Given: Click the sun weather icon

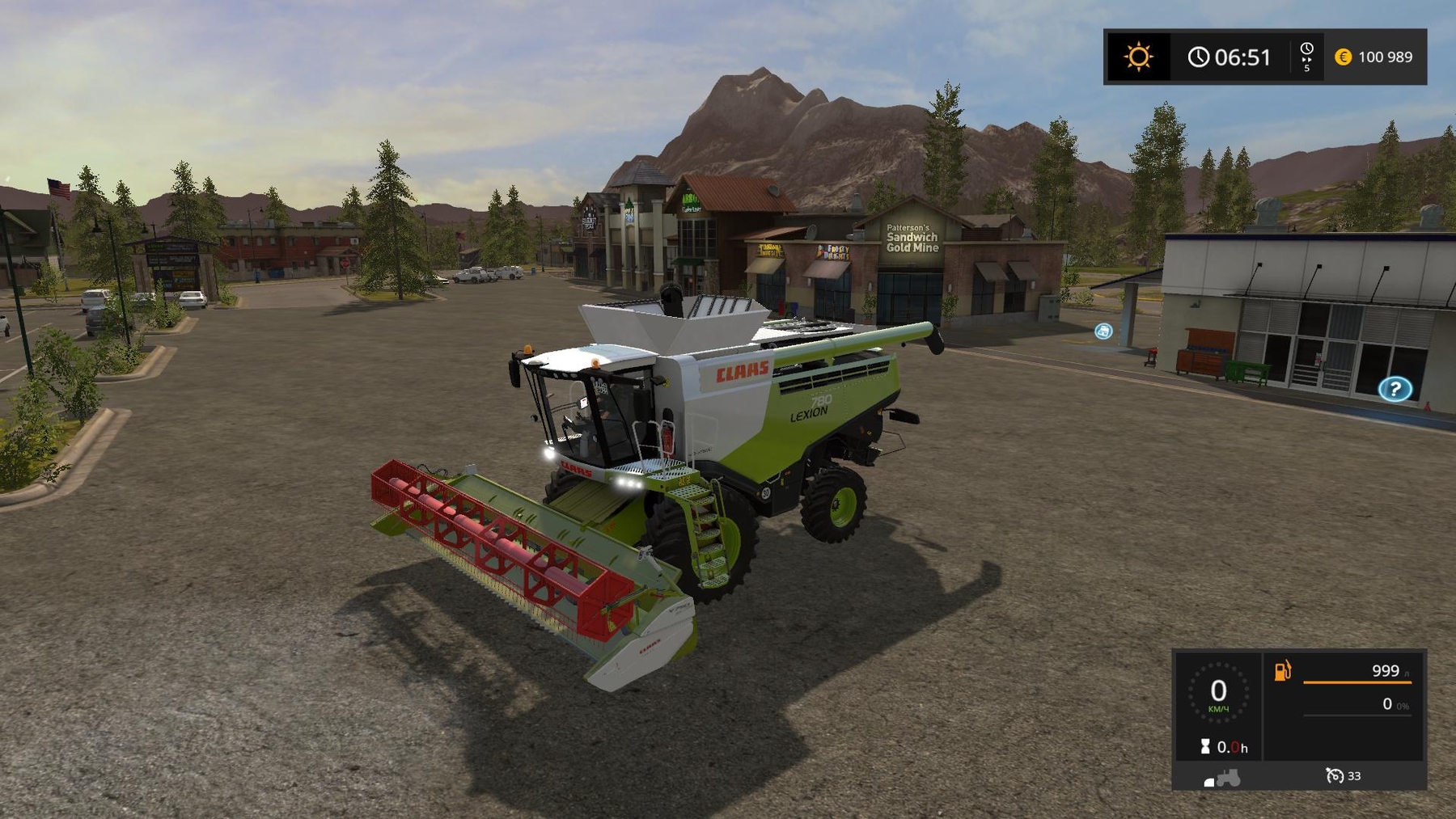Looking at the screenshot, I should coord(1138,57).
